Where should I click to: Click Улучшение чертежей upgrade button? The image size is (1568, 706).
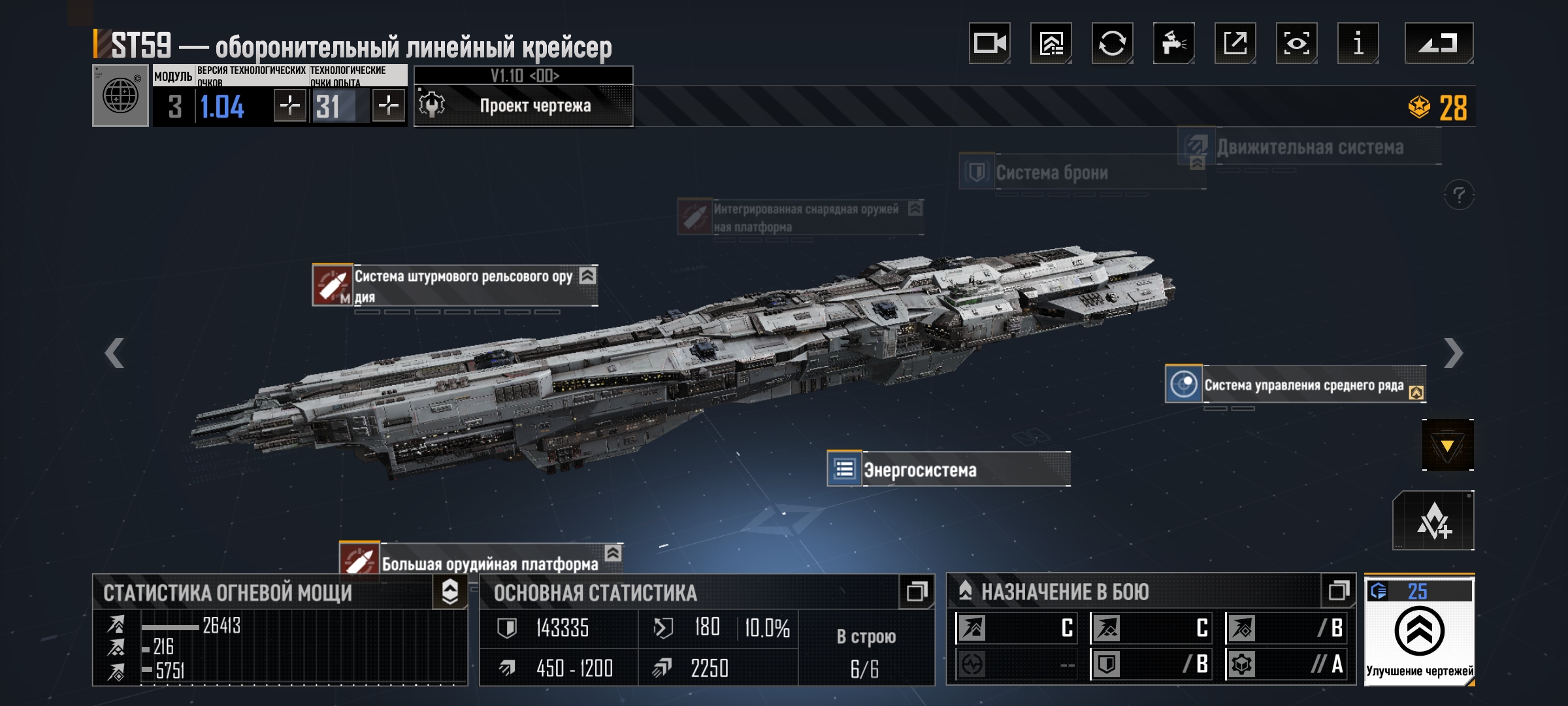tap(1419, 631)
